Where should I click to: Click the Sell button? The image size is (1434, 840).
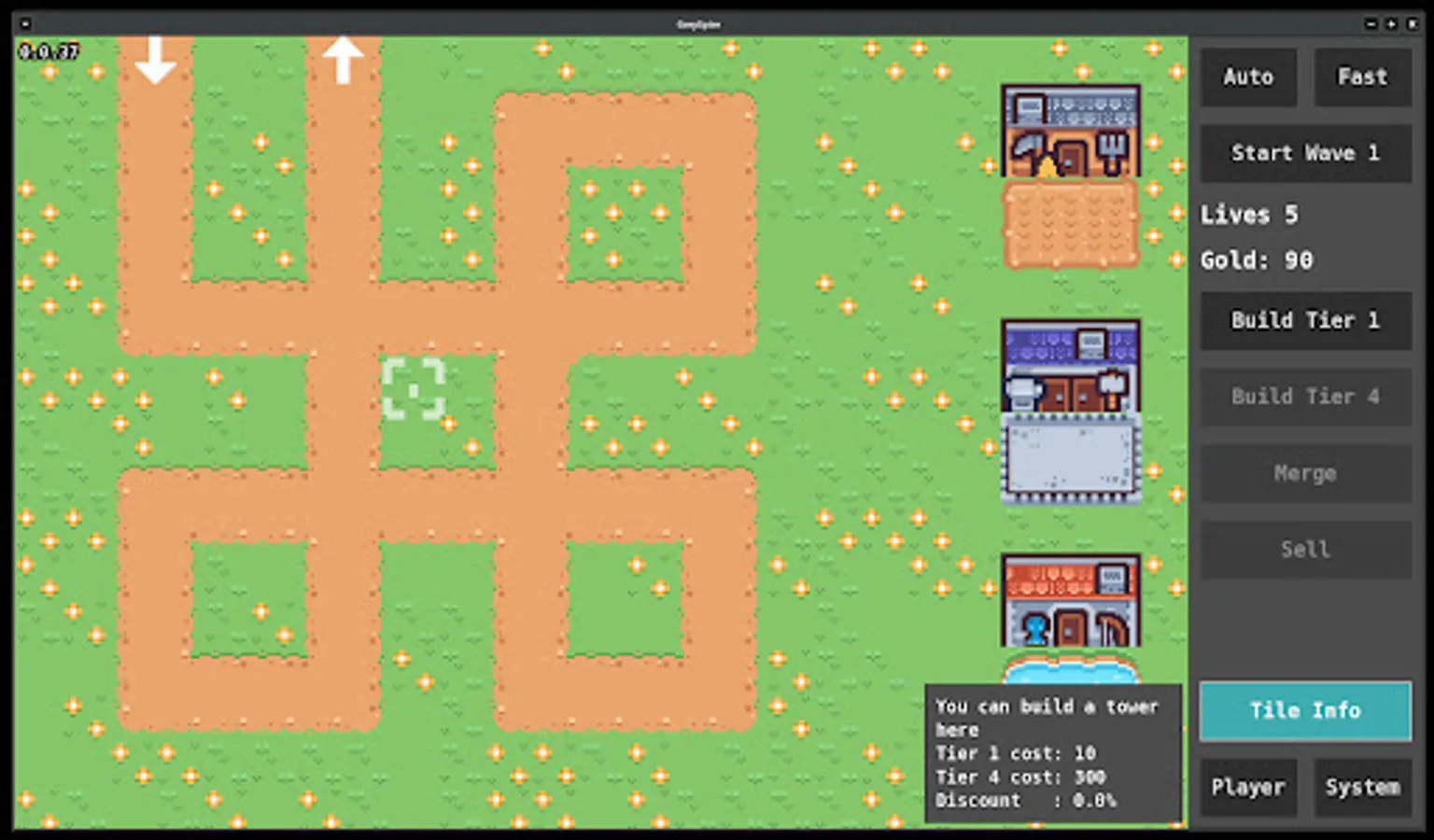click(1304, 549)
